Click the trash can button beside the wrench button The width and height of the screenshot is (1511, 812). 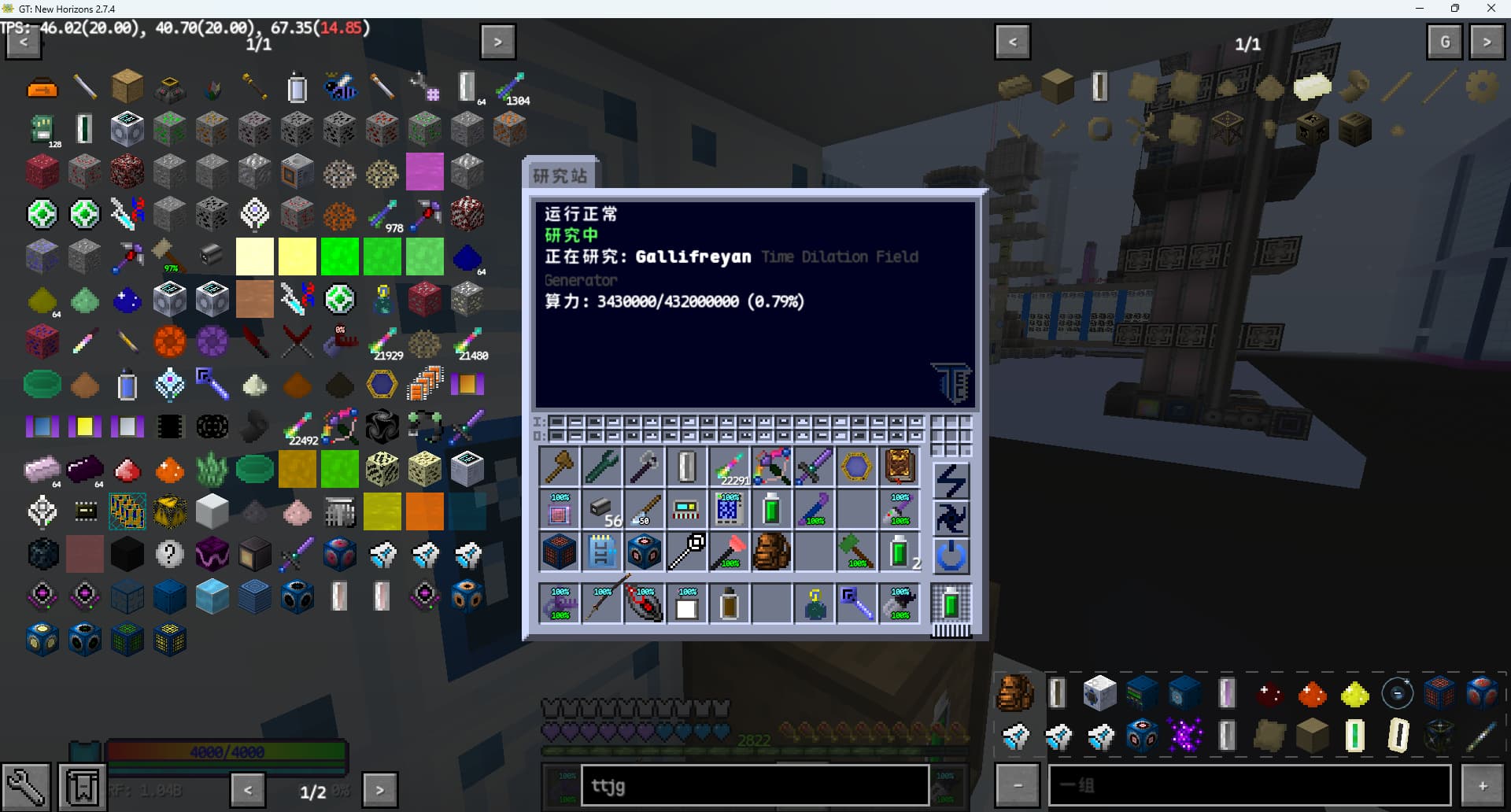83,786
